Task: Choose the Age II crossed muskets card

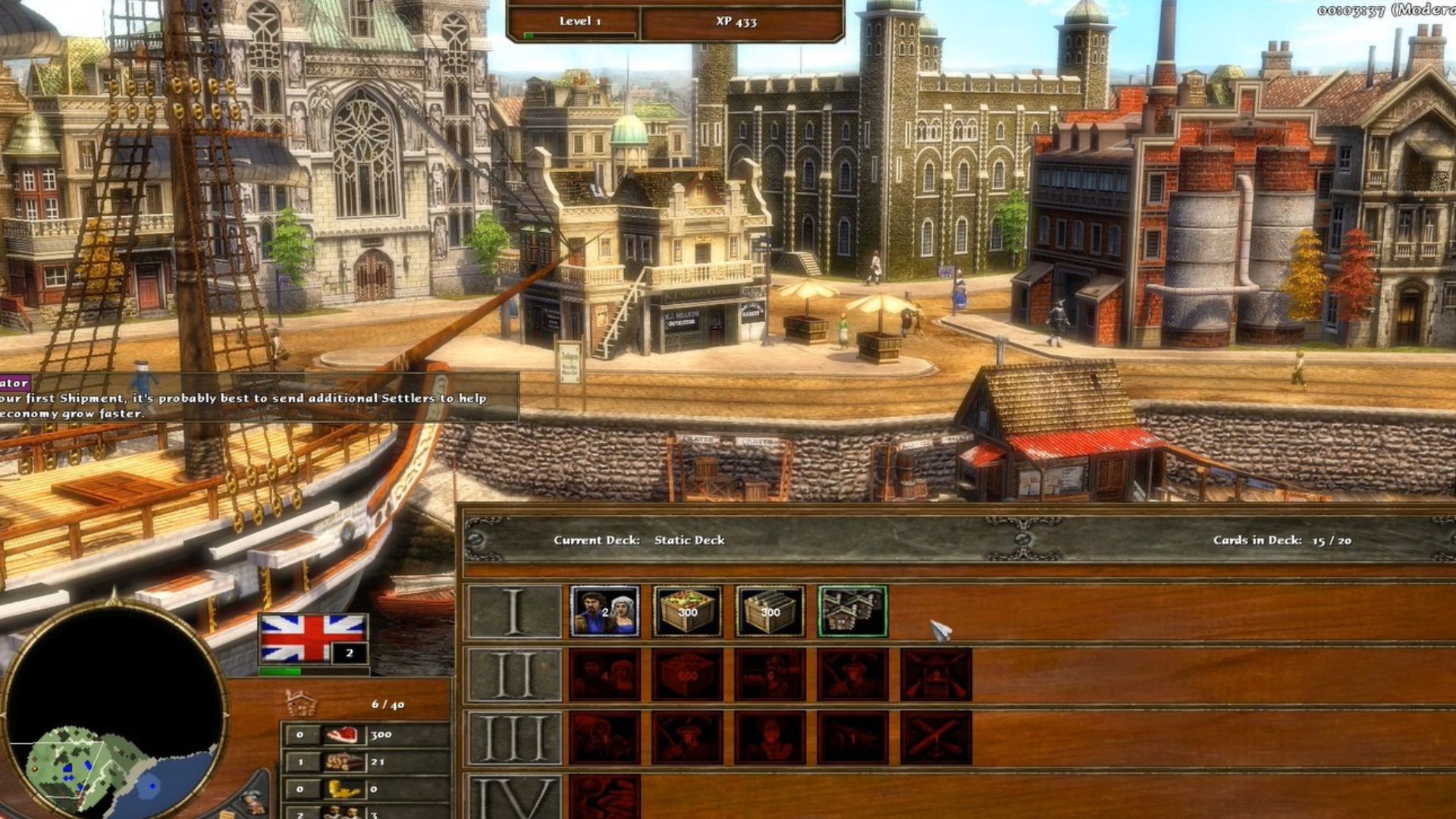Action: pyautogui.click(x=936, y=675)
